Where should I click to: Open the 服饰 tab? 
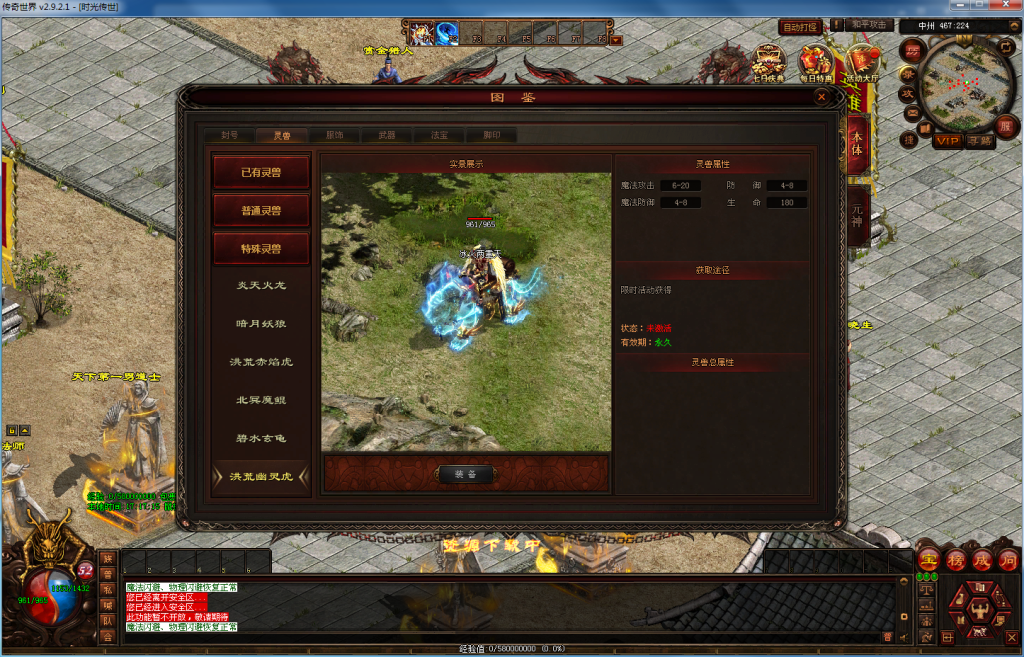tap(334, 135)
